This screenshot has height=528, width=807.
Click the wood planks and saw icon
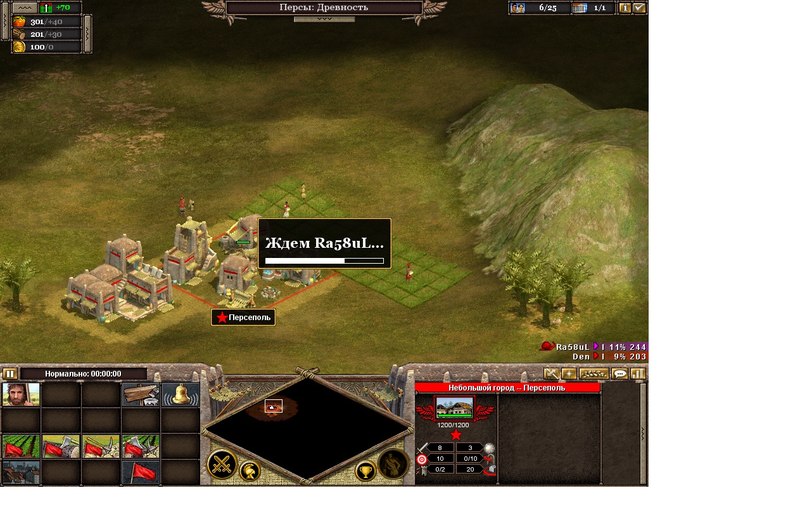[x=140, y=395]
